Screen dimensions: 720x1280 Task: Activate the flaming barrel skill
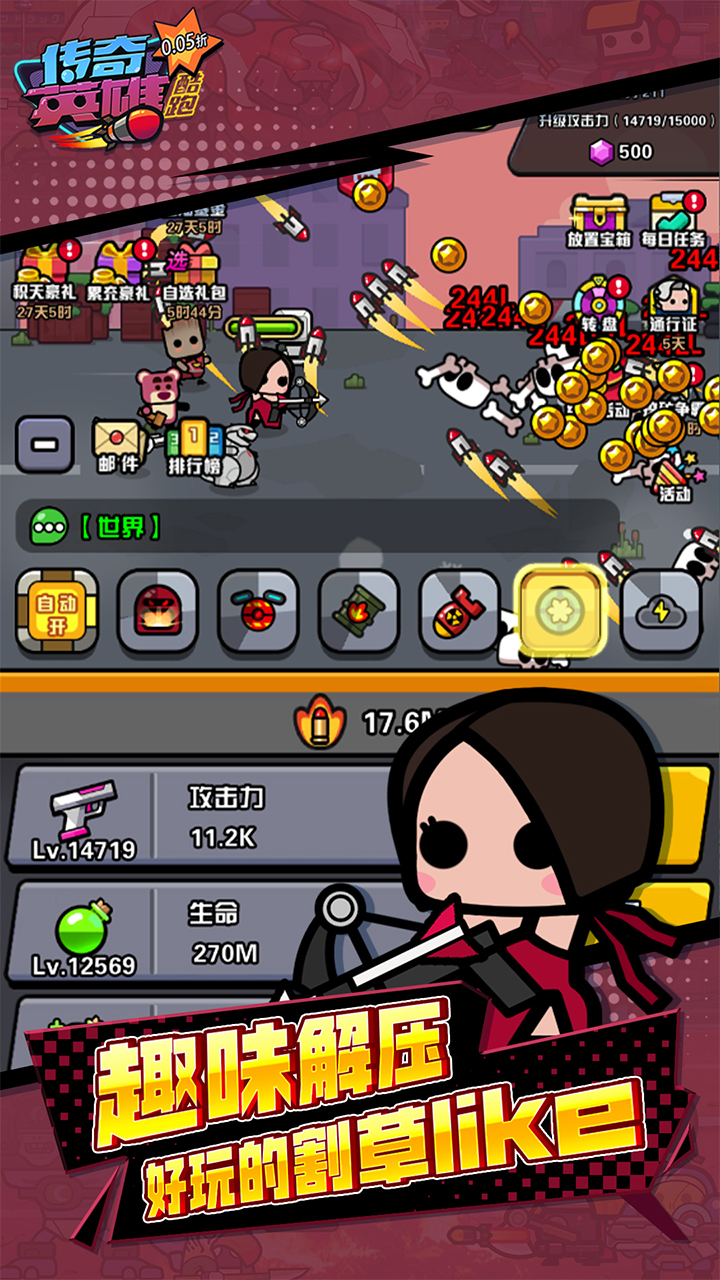pyautogui.click(x=358, y=610)
